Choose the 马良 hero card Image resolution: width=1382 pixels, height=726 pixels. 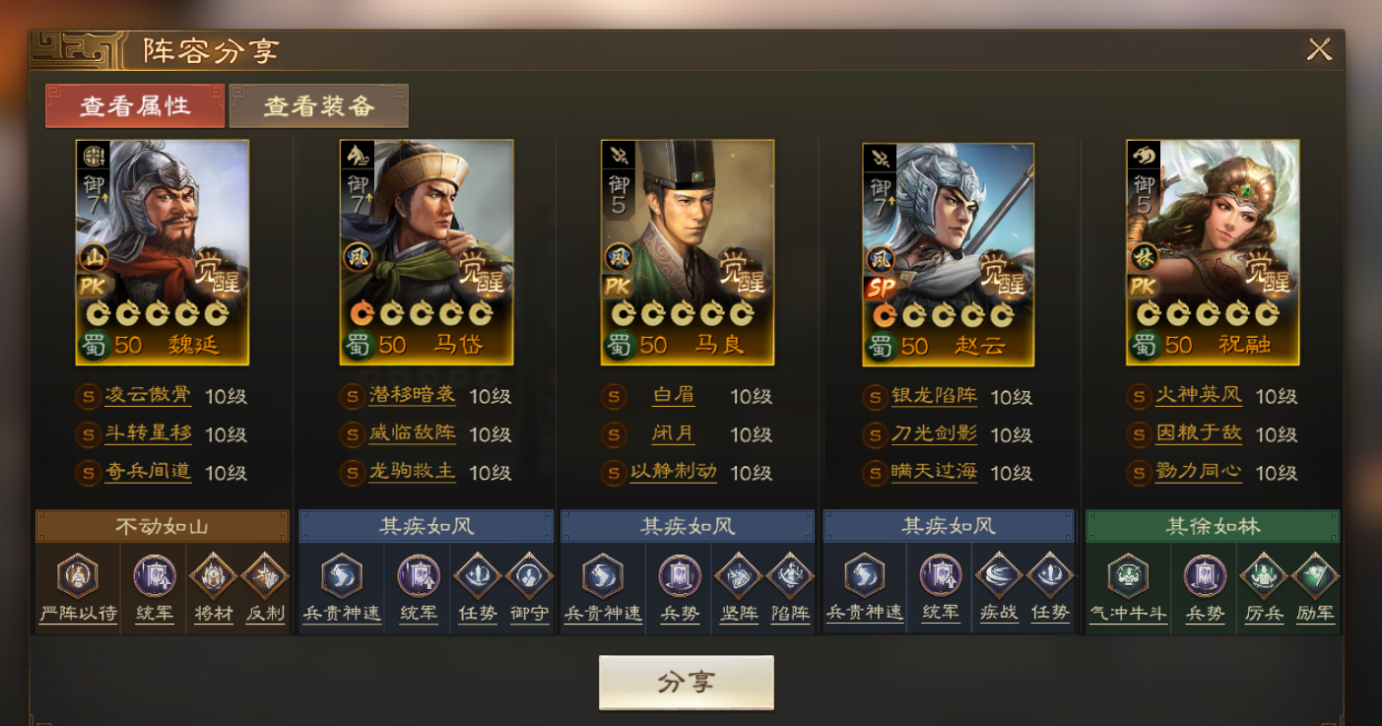pos(687,252)
